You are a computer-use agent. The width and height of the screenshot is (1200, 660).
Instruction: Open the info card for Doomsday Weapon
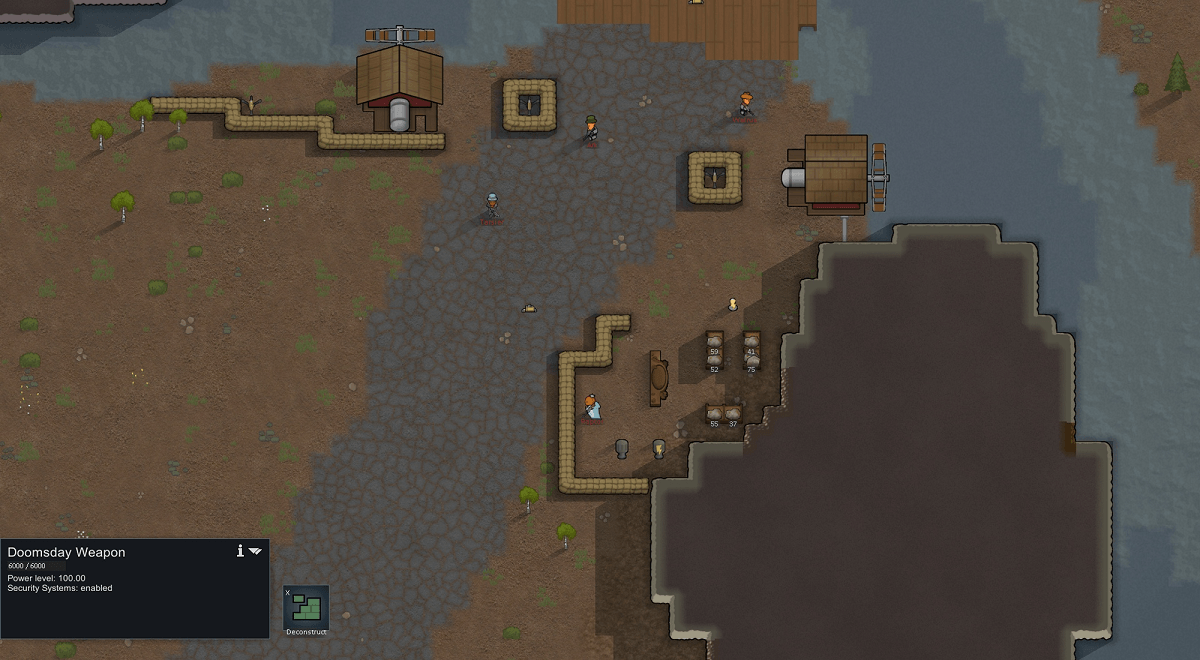[x=240, y=551]
